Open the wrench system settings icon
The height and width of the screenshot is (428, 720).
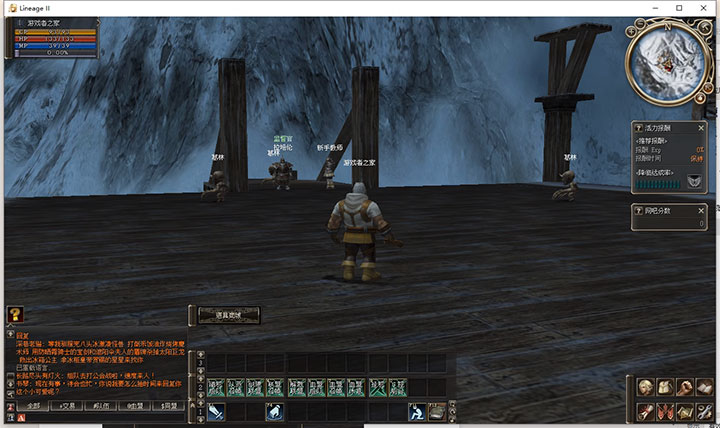(705, 410)
